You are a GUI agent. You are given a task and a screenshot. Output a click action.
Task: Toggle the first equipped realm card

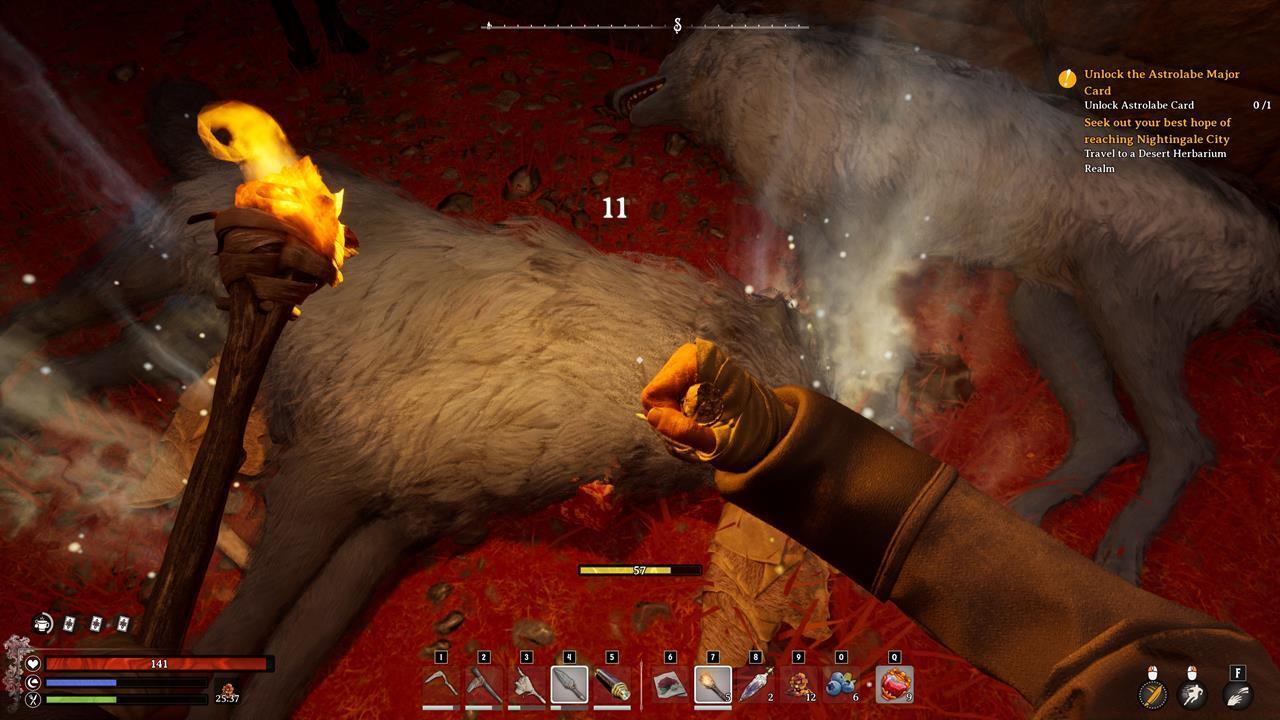[68, 624]
